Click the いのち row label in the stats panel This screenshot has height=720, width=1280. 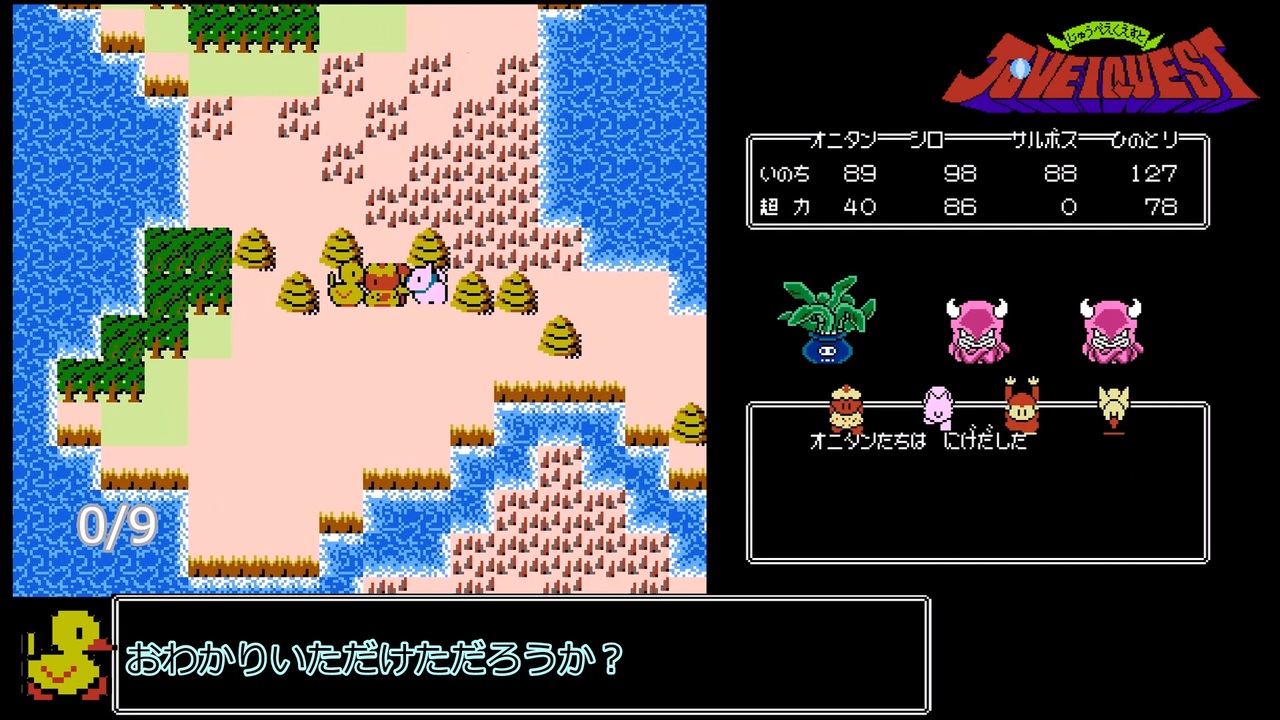pyautogui.click(x=783, y=174)
